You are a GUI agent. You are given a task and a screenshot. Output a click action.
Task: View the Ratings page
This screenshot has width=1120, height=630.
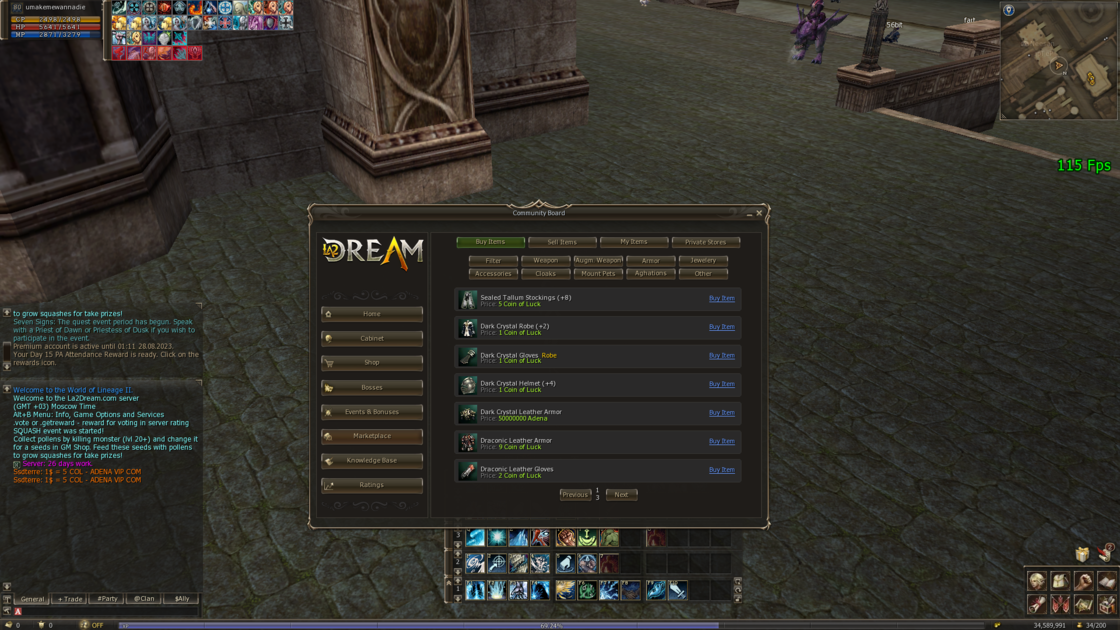point(372,485)
